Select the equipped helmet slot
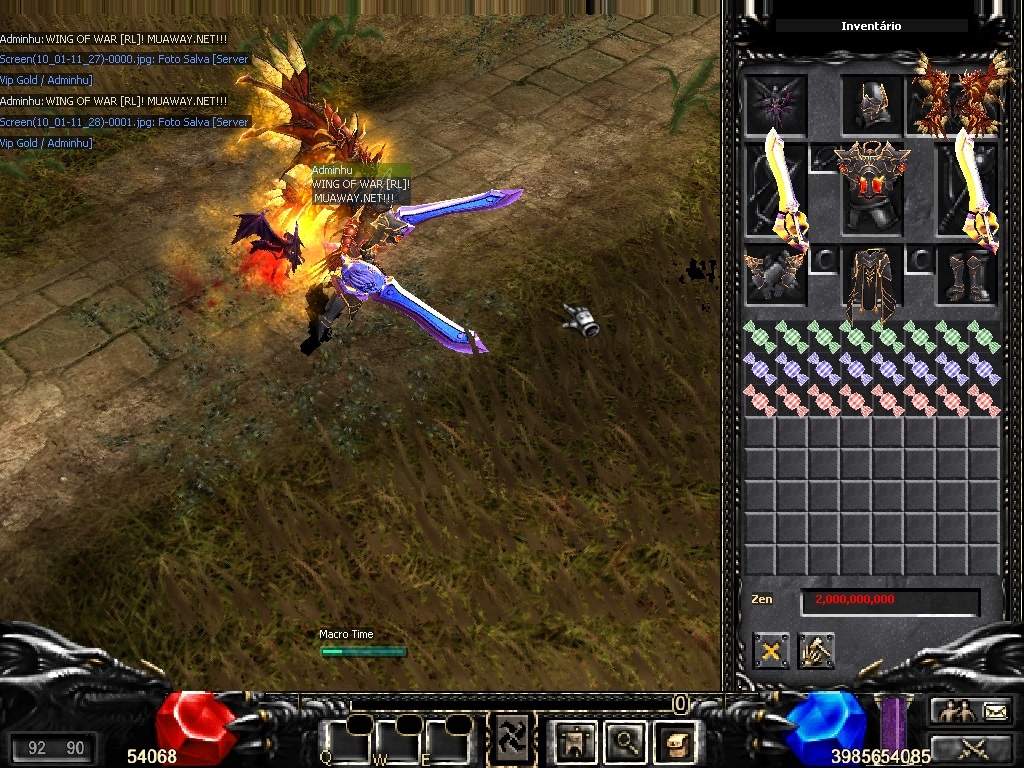Image resolution: width=1024 pixels, height=768 pixels. pos(871,105)
